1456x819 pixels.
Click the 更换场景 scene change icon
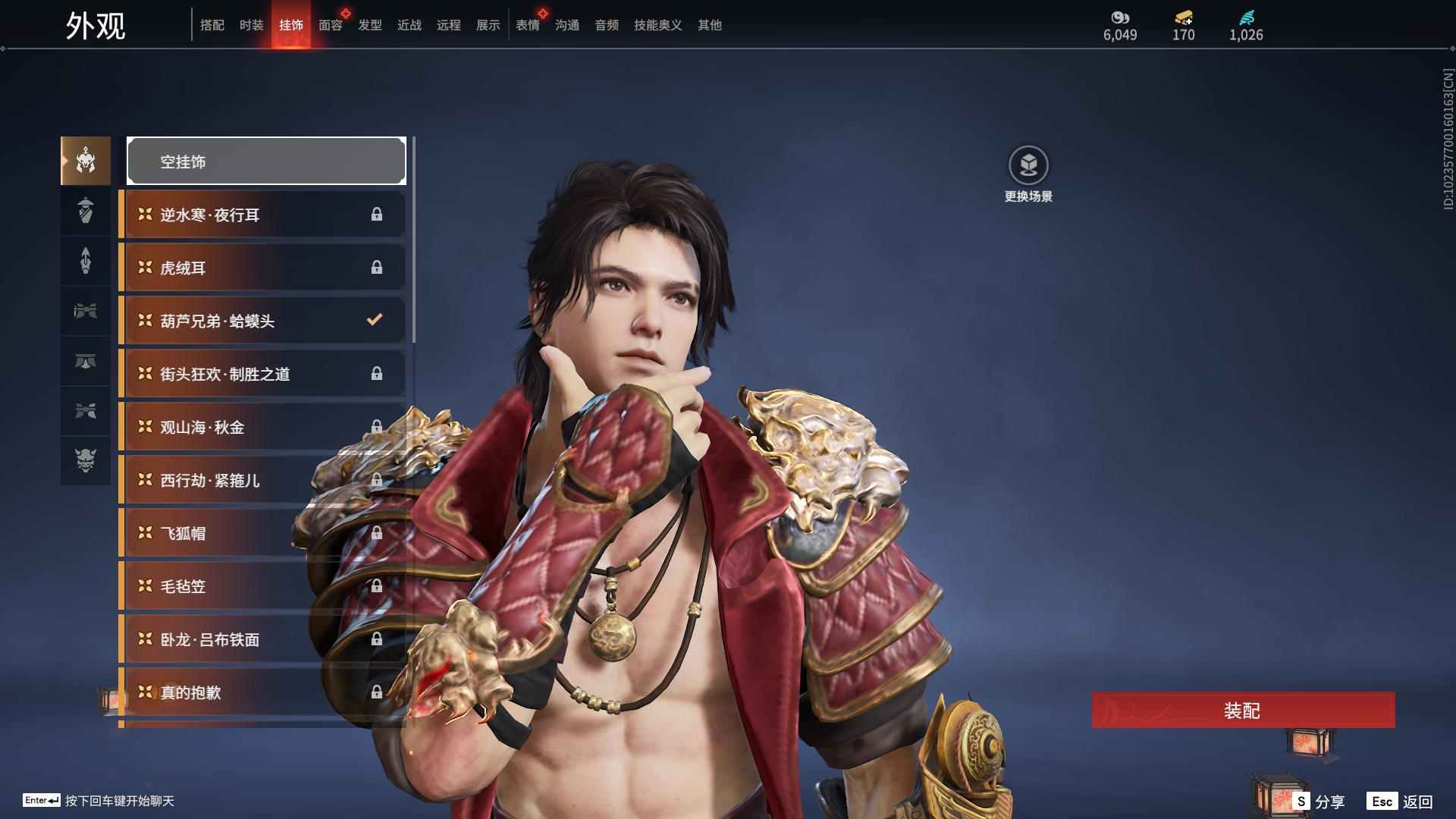coord(1028,165)
